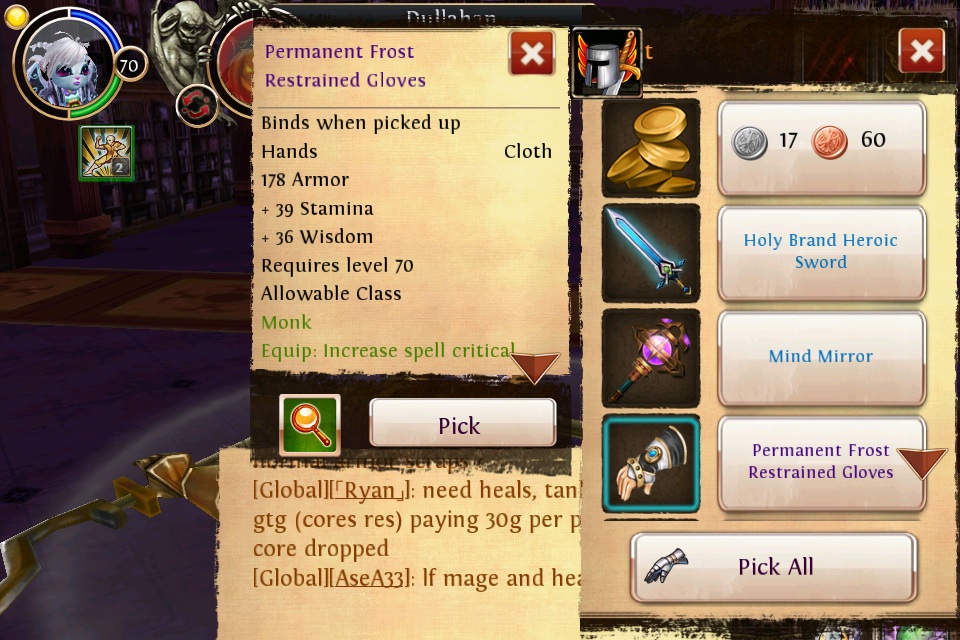Image resolution: width=960 pixels, height=640 pixels.
Task: Open AseA33's name in global chat
Action: (370, 577)
